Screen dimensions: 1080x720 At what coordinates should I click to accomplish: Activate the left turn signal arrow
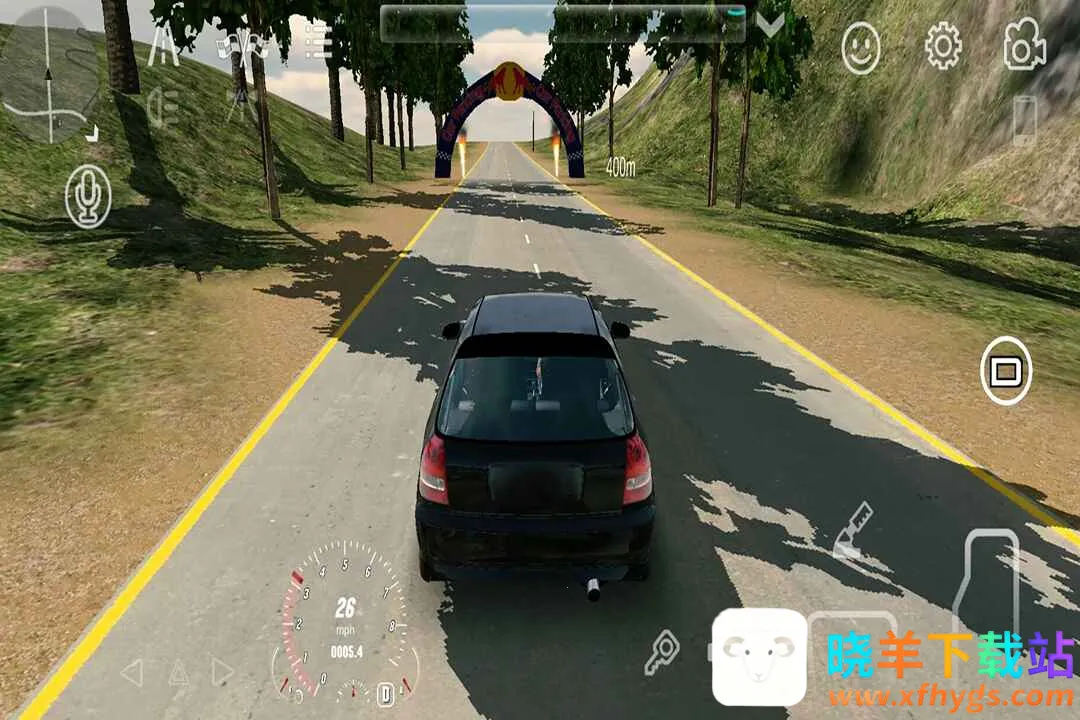pyautogui.click(x=131, y=672)
